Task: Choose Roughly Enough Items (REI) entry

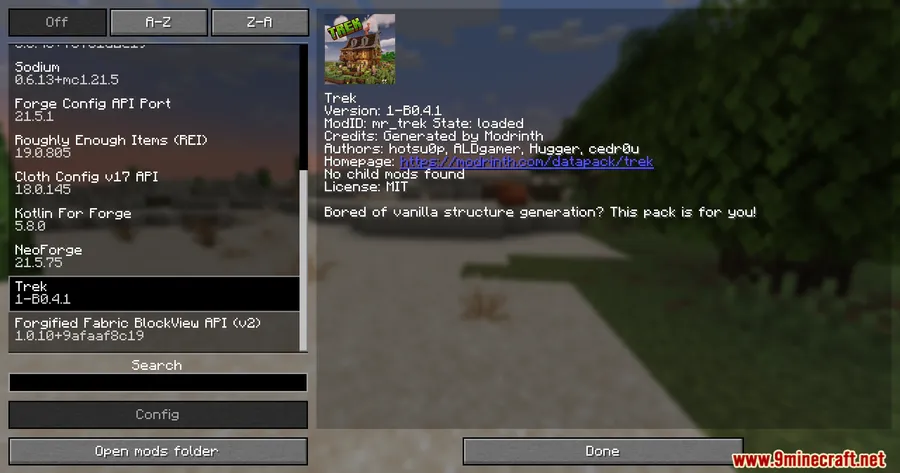Action: (150, 148)
